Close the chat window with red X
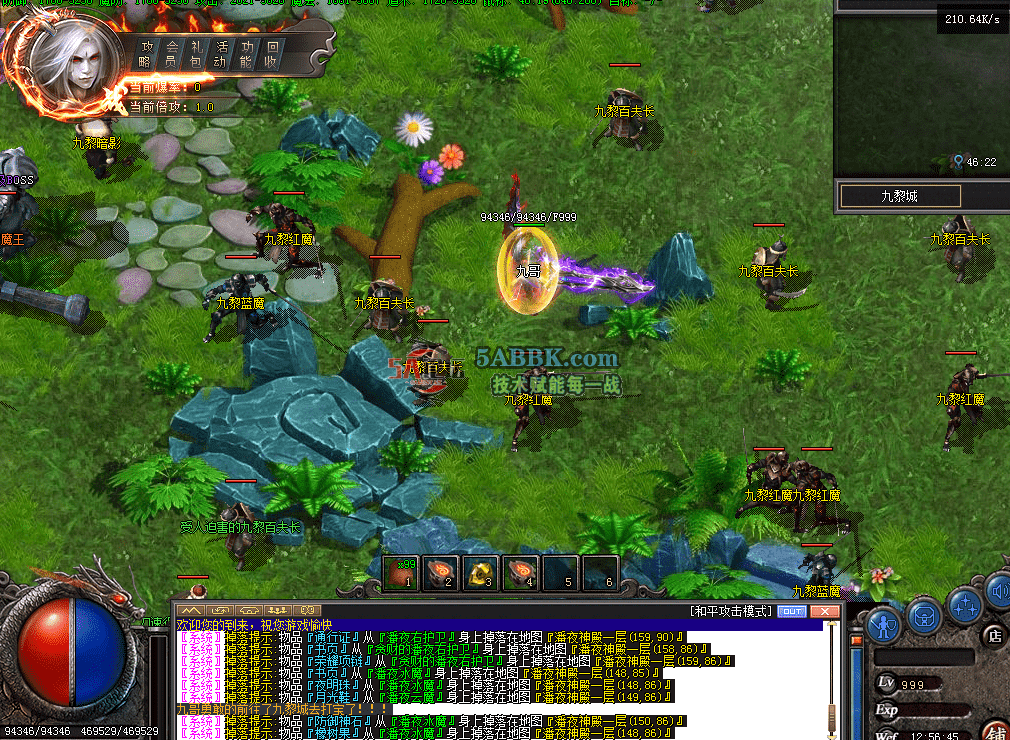This screenshot has width=1010, height=740. (x=824, y=611)
